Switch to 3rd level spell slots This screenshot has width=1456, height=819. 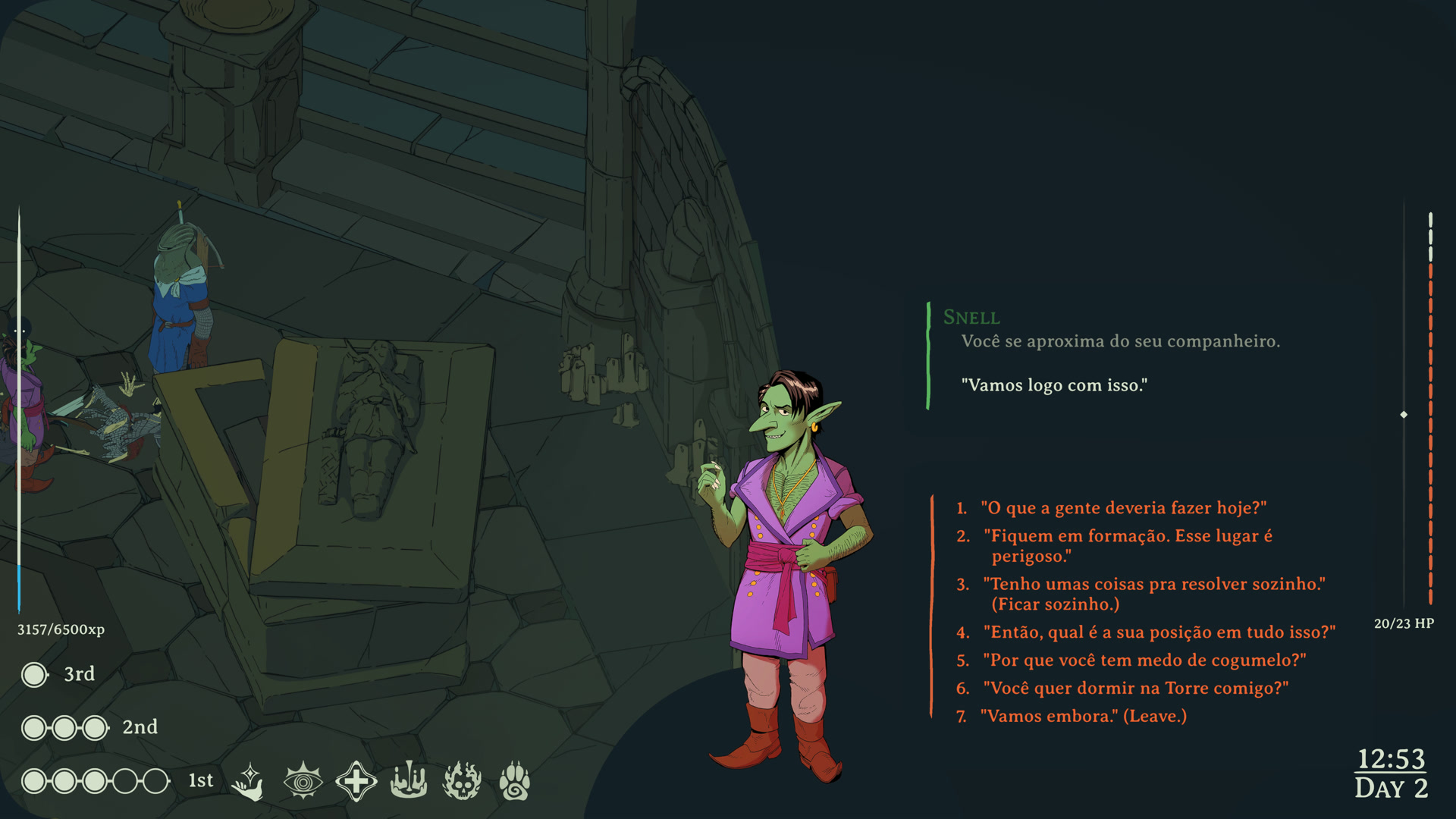click(80, 674)
